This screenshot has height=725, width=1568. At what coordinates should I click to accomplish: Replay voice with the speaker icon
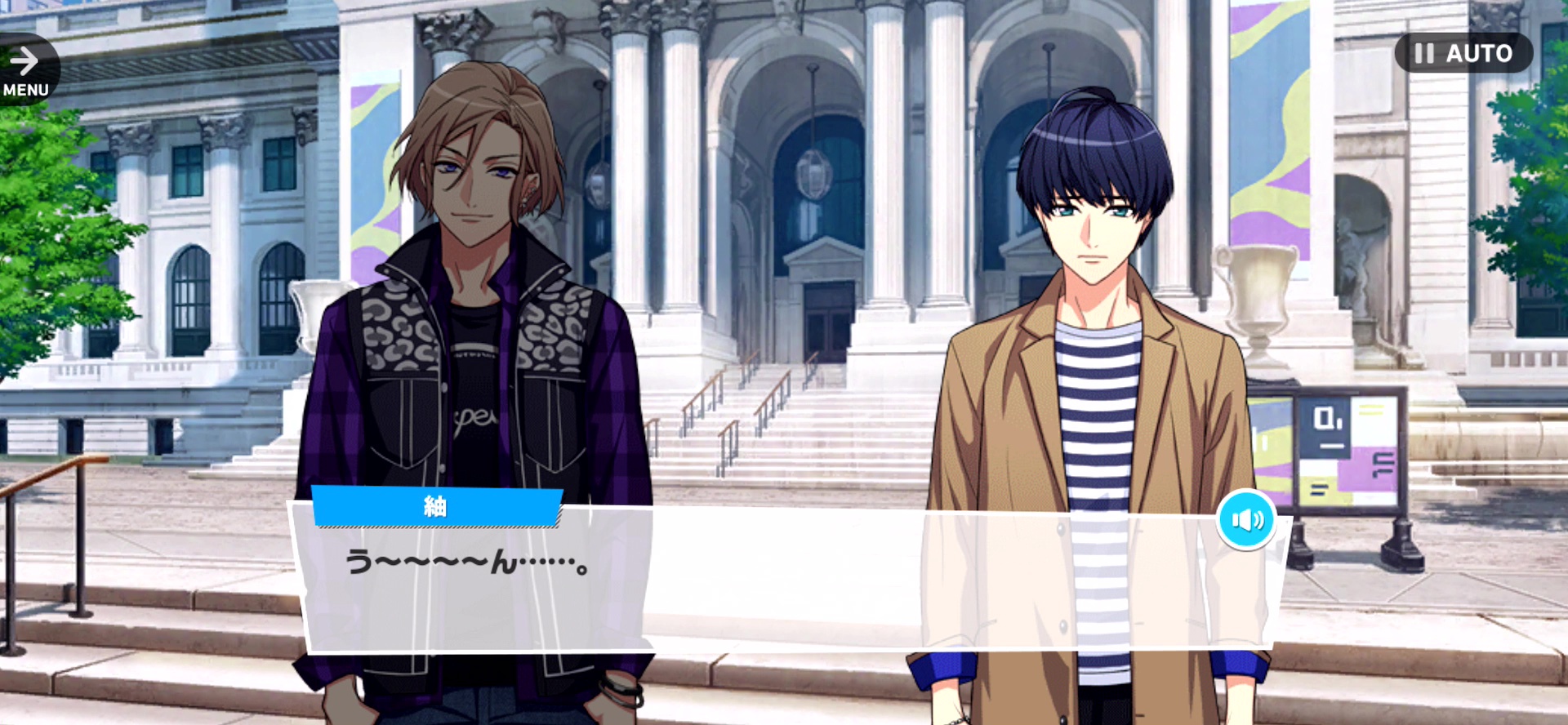[1246, 520]
